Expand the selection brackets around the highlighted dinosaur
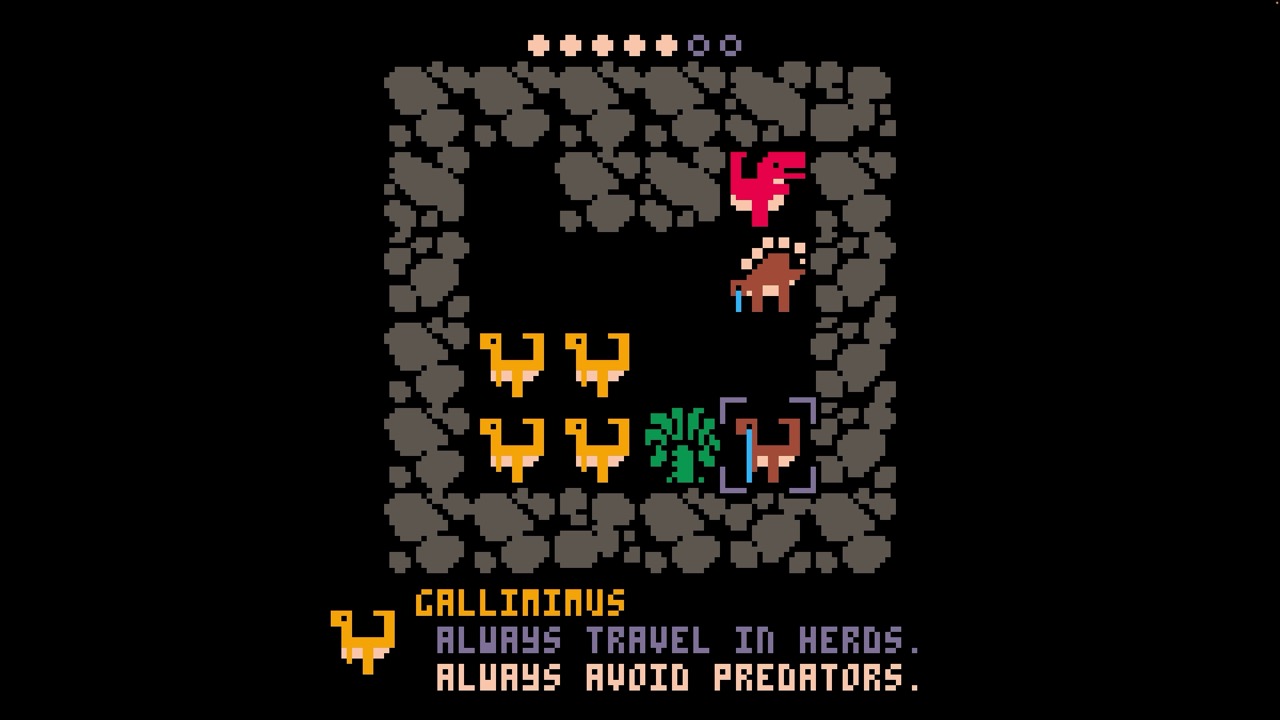This screenshot has height=720, width=1280. coord(766,447)
